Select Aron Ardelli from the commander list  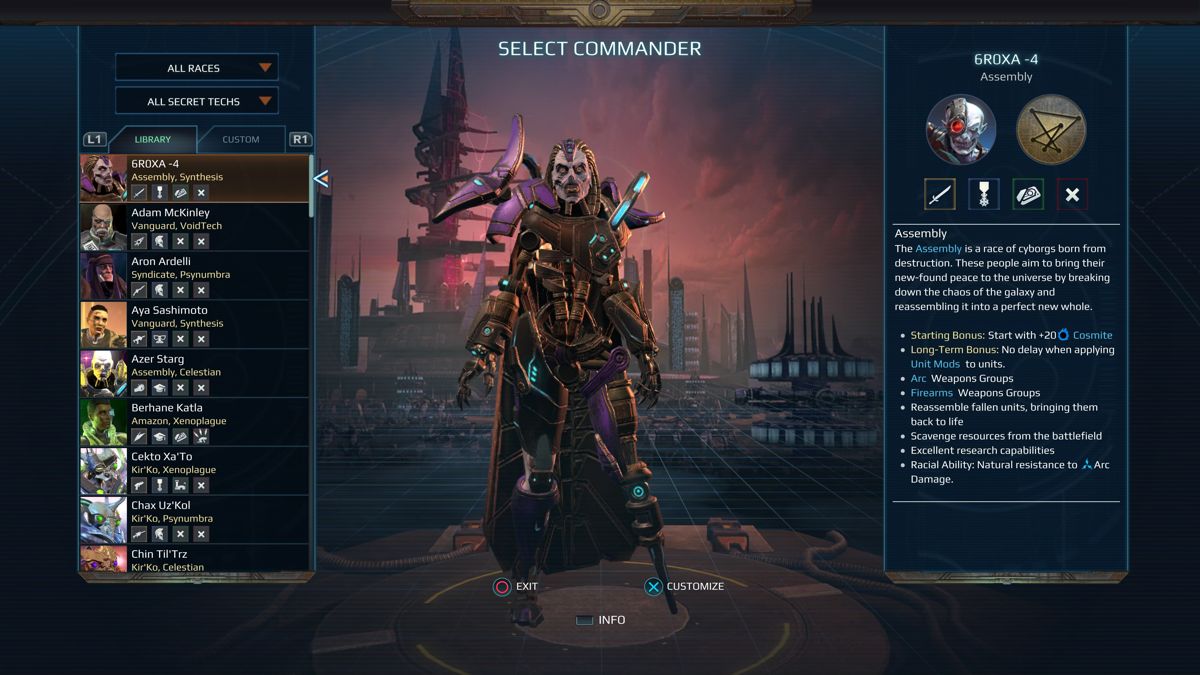(x=195, y=276)
